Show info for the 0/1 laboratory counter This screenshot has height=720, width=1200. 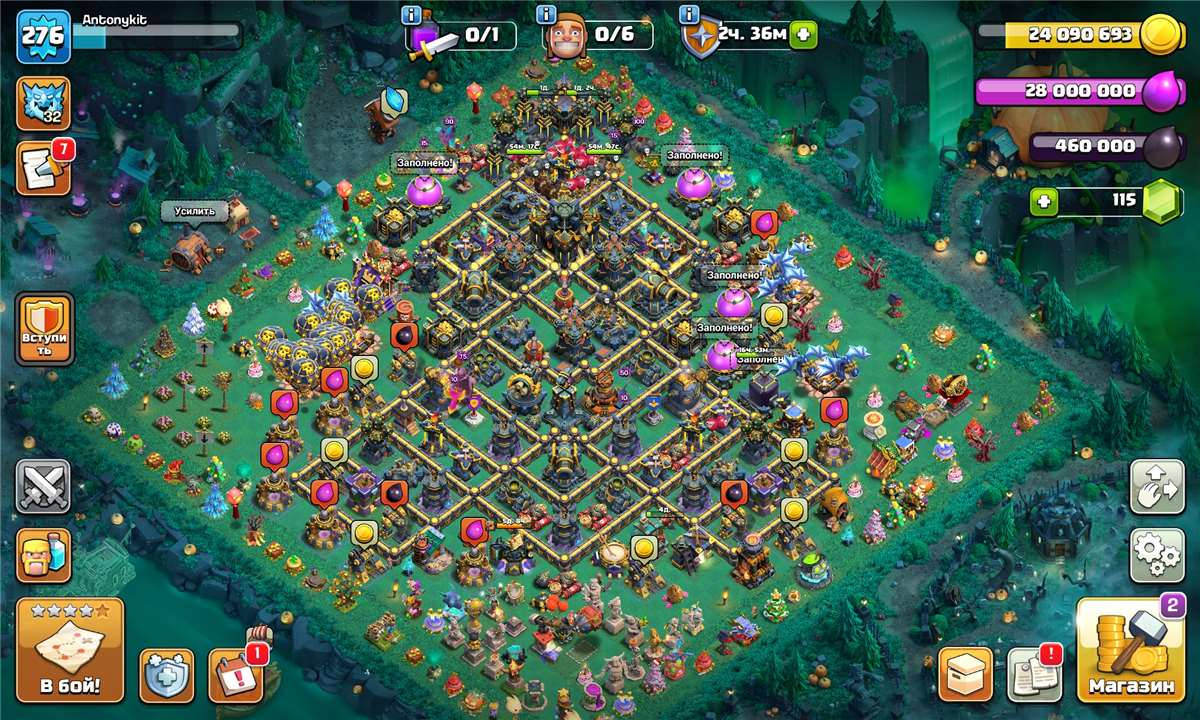tap(411, 14)
